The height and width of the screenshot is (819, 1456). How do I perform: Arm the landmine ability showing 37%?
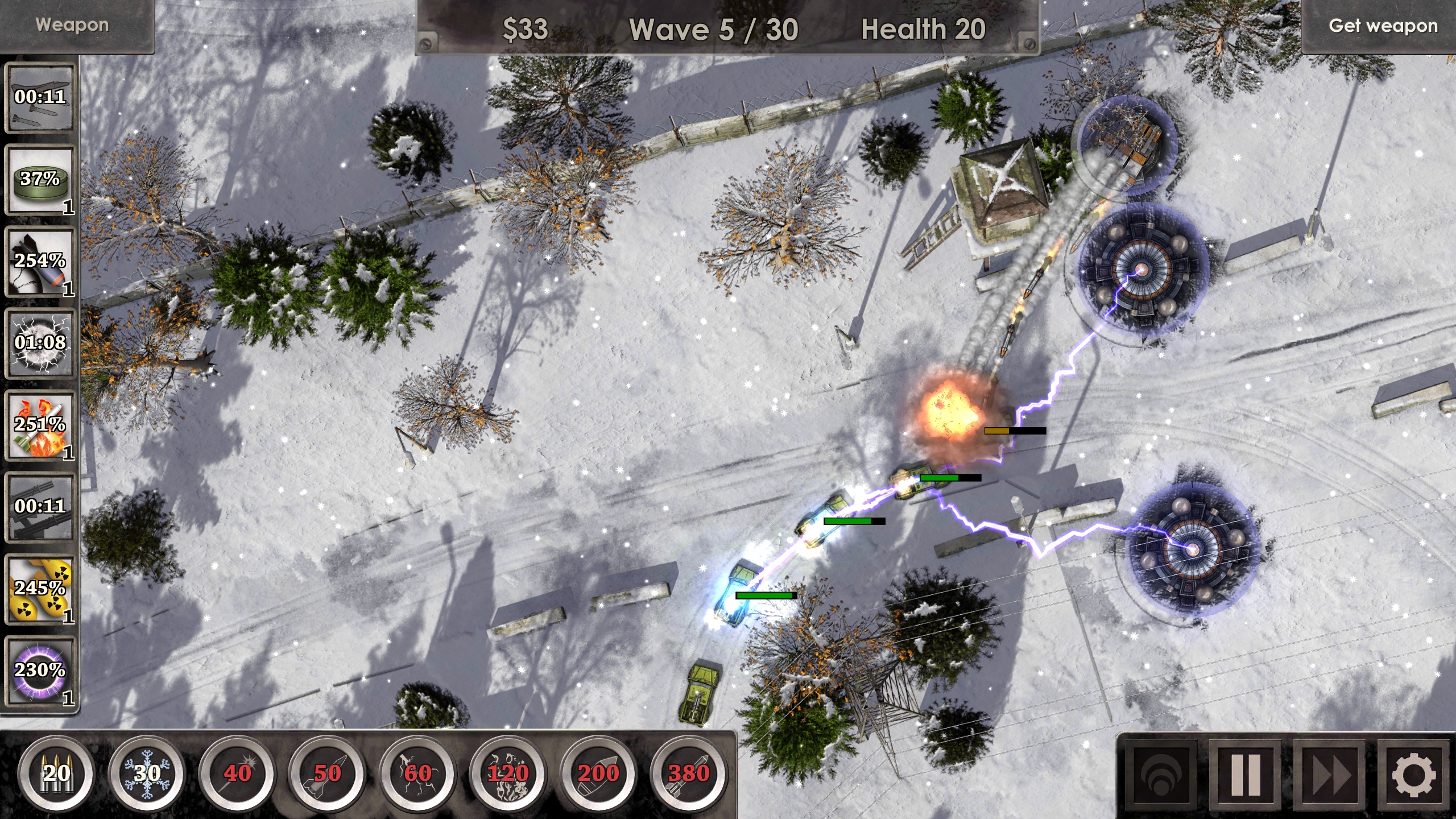40,179
